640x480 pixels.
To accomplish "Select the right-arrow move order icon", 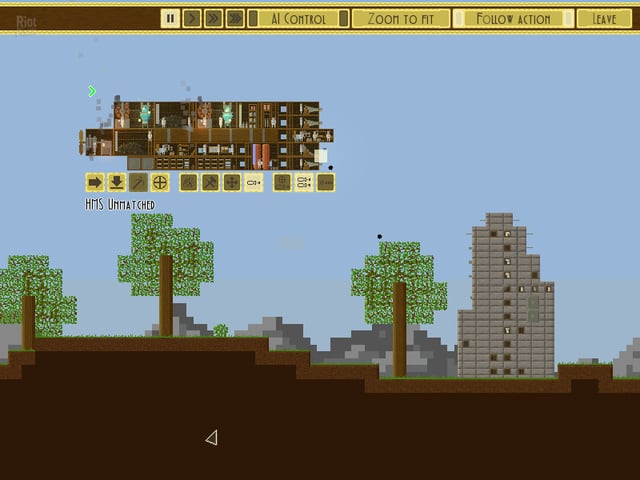I will click(94, 182).
